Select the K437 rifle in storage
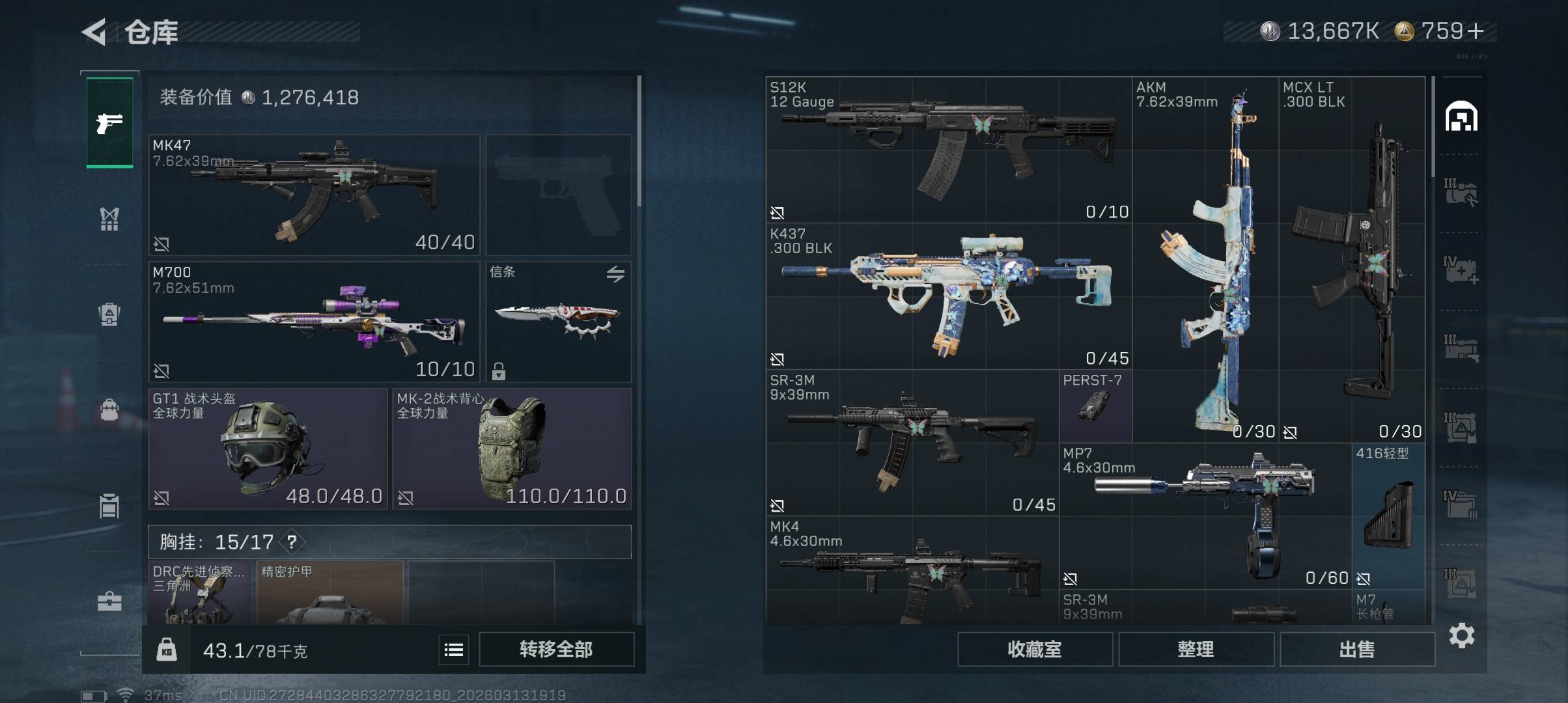 [x=948, y=296]
